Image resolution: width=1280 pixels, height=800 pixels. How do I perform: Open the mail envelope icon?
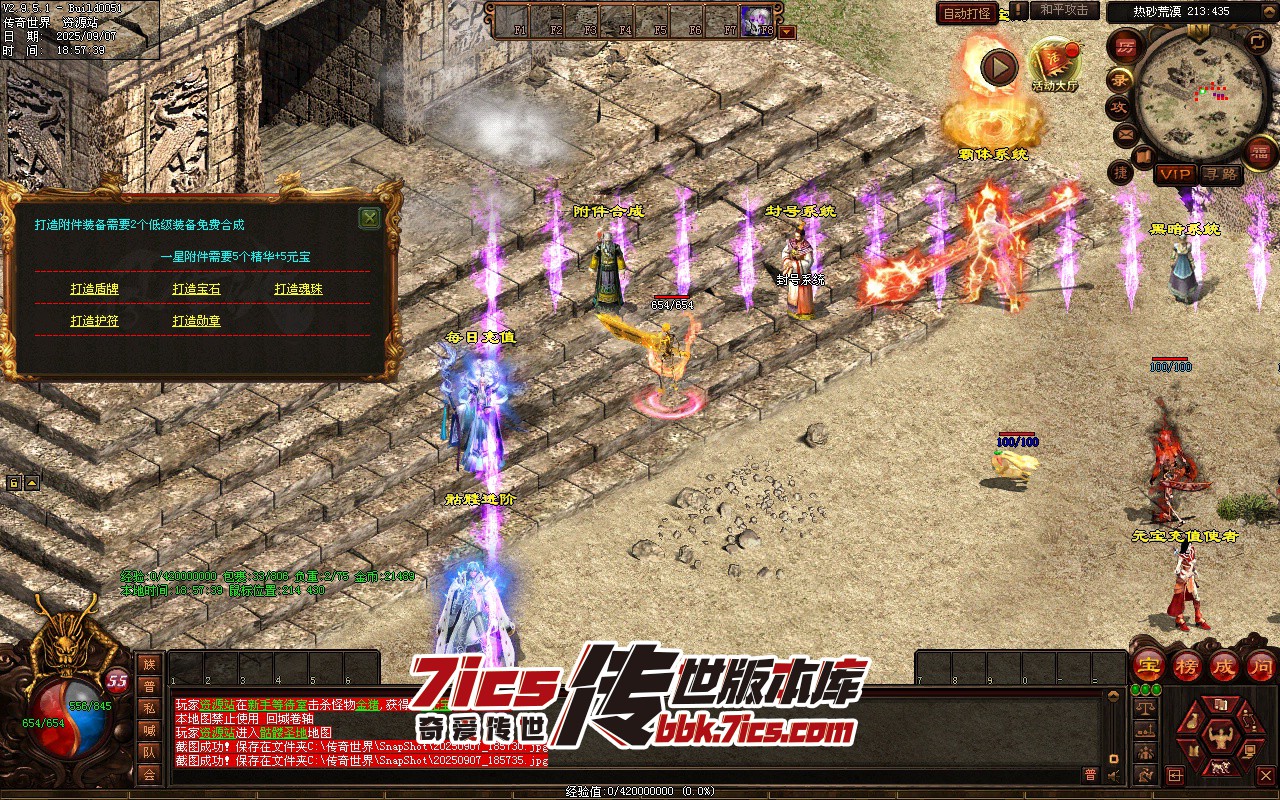tap(1126, 133)
